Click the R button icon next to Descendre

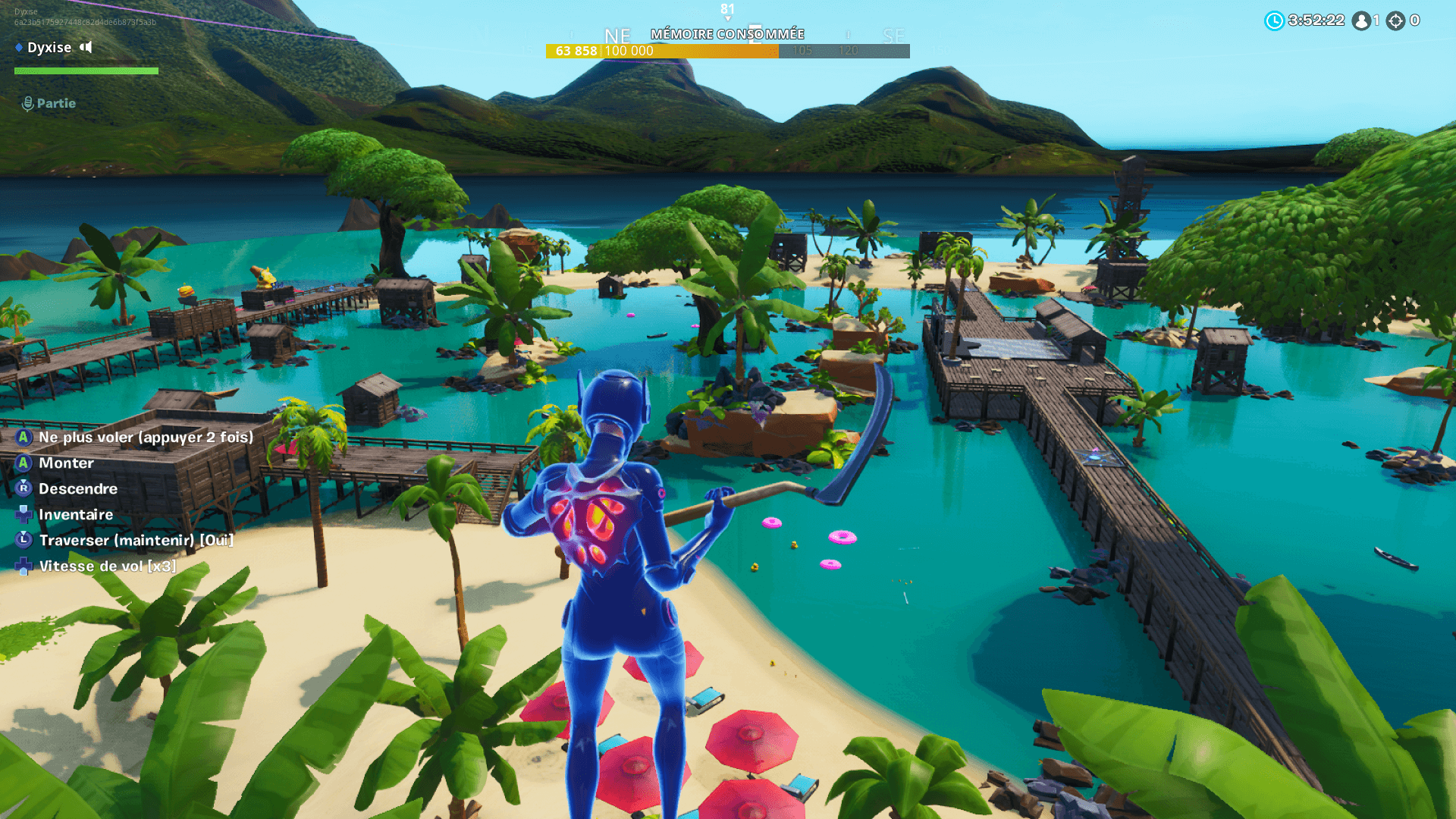[22, 489]
